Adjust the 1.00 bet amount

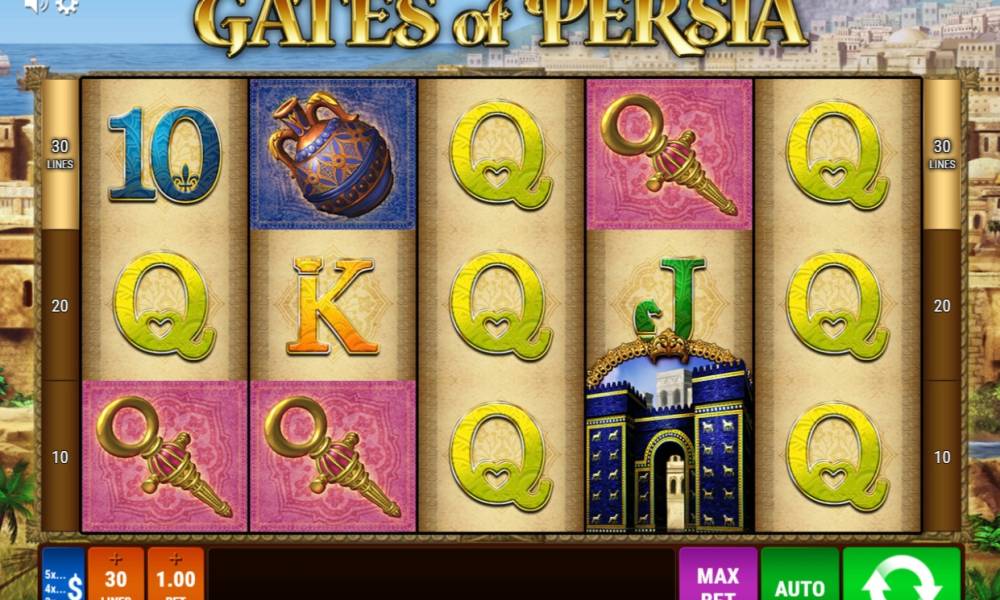tap(175, 575)
